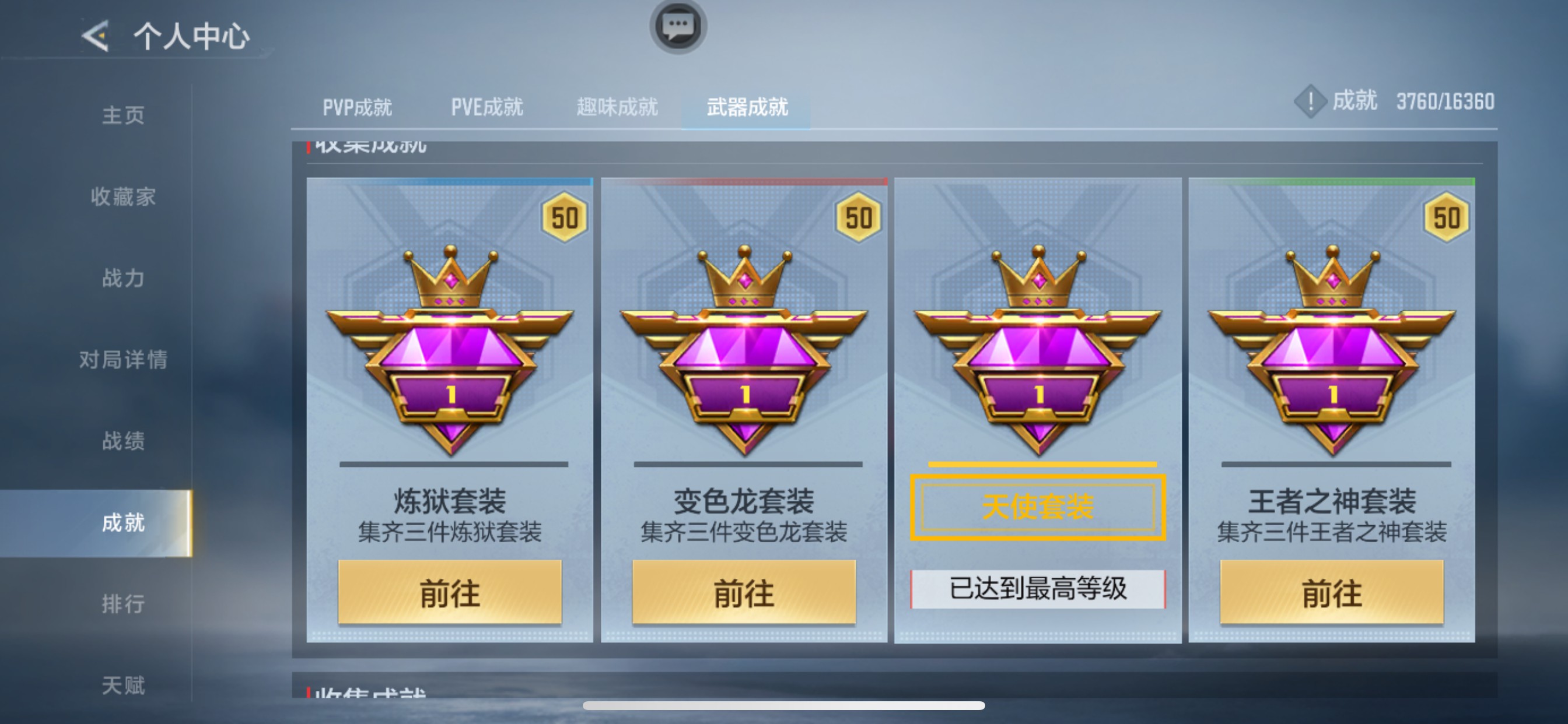This screenshot has width=1568, height=724.
Task: Select 战力 in the left sidebar
Action: [123, 278]
